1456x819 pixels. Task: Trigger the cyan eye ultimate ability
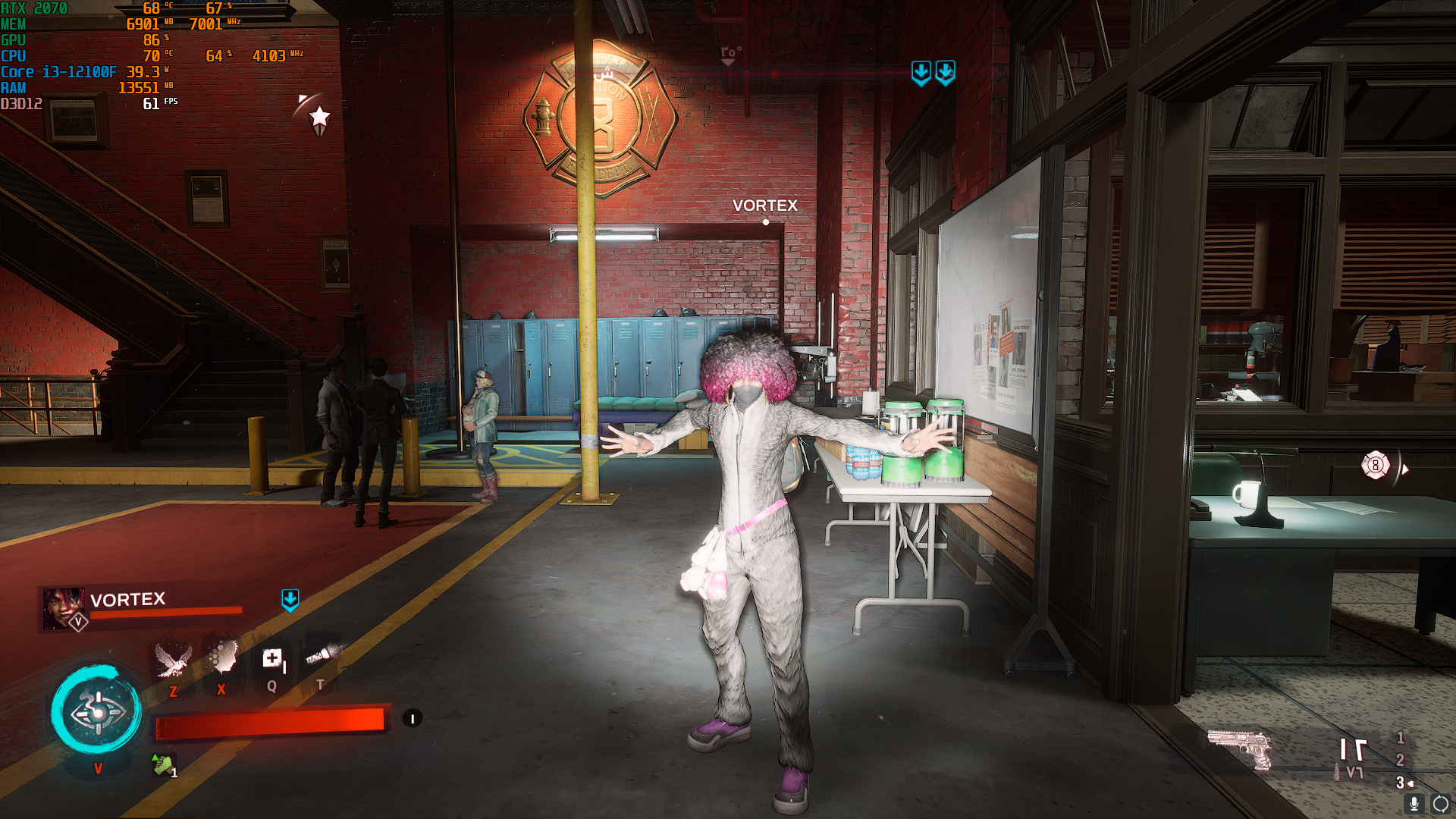click(96, 711)
